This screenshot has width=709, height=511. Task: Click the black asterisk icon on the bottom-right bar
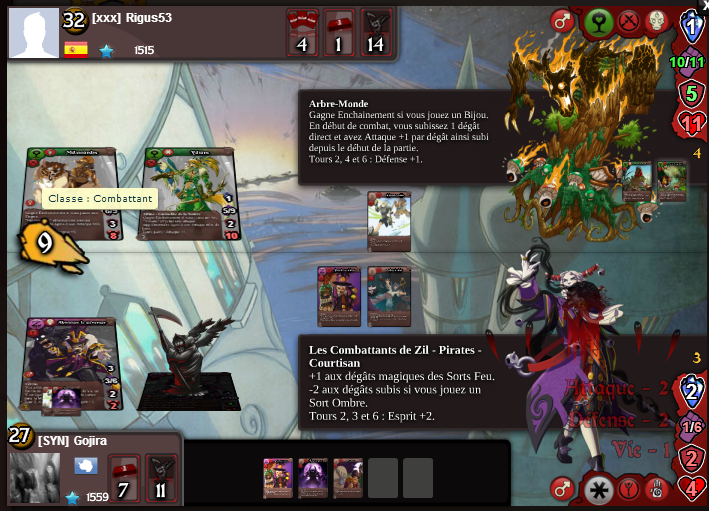point(598,490)
